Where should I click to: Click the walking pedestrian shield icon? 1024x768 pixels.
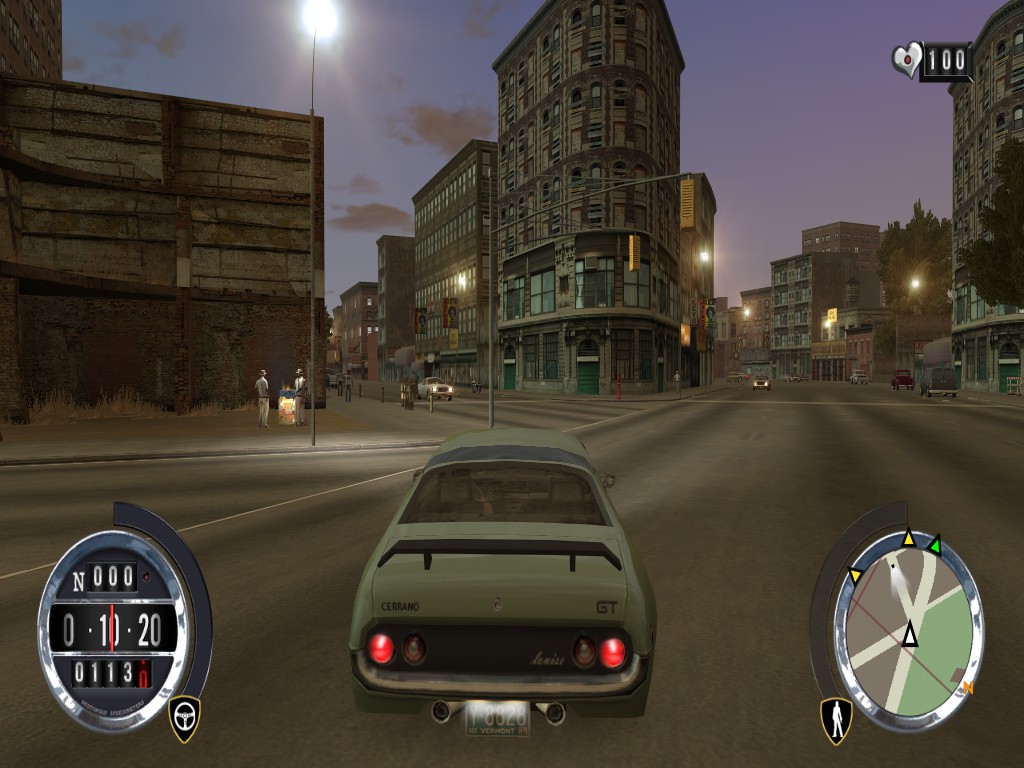pos(836,719)
